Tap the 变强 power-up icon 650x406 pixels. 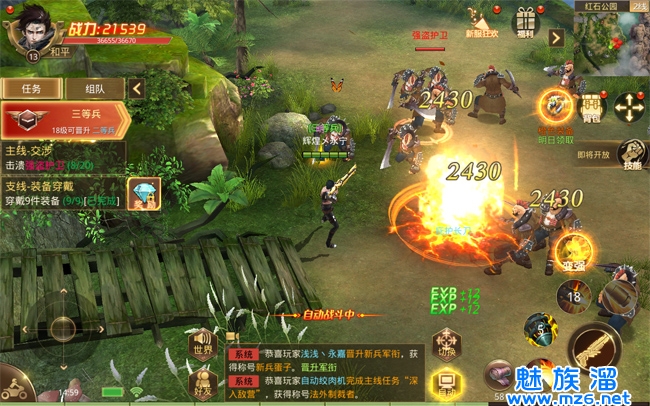tap(573, 253)
